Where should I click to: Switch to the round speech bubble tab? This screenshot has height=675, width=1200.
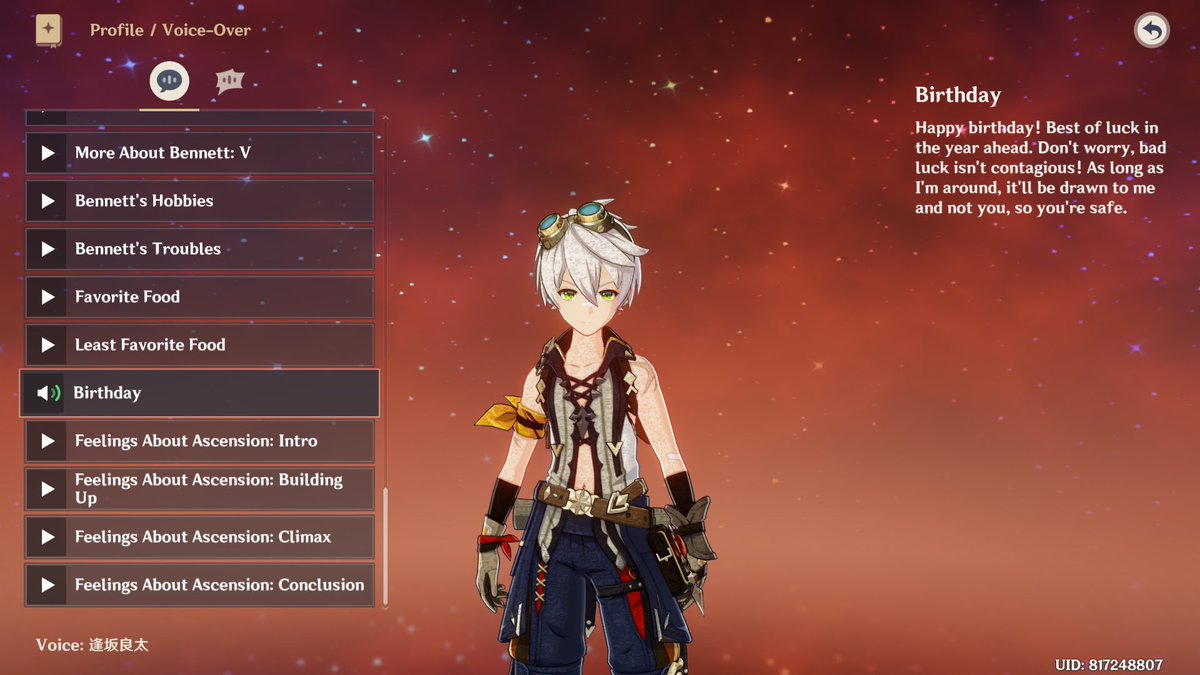point(168,81)
